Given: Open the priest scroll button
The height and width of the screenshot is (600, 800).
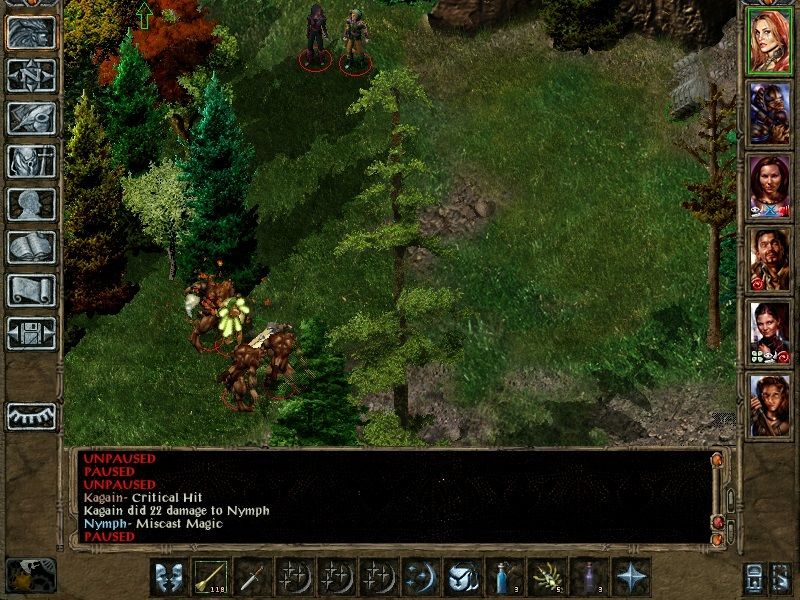Looking at the screenshot, I should click(x=31, y=290).
